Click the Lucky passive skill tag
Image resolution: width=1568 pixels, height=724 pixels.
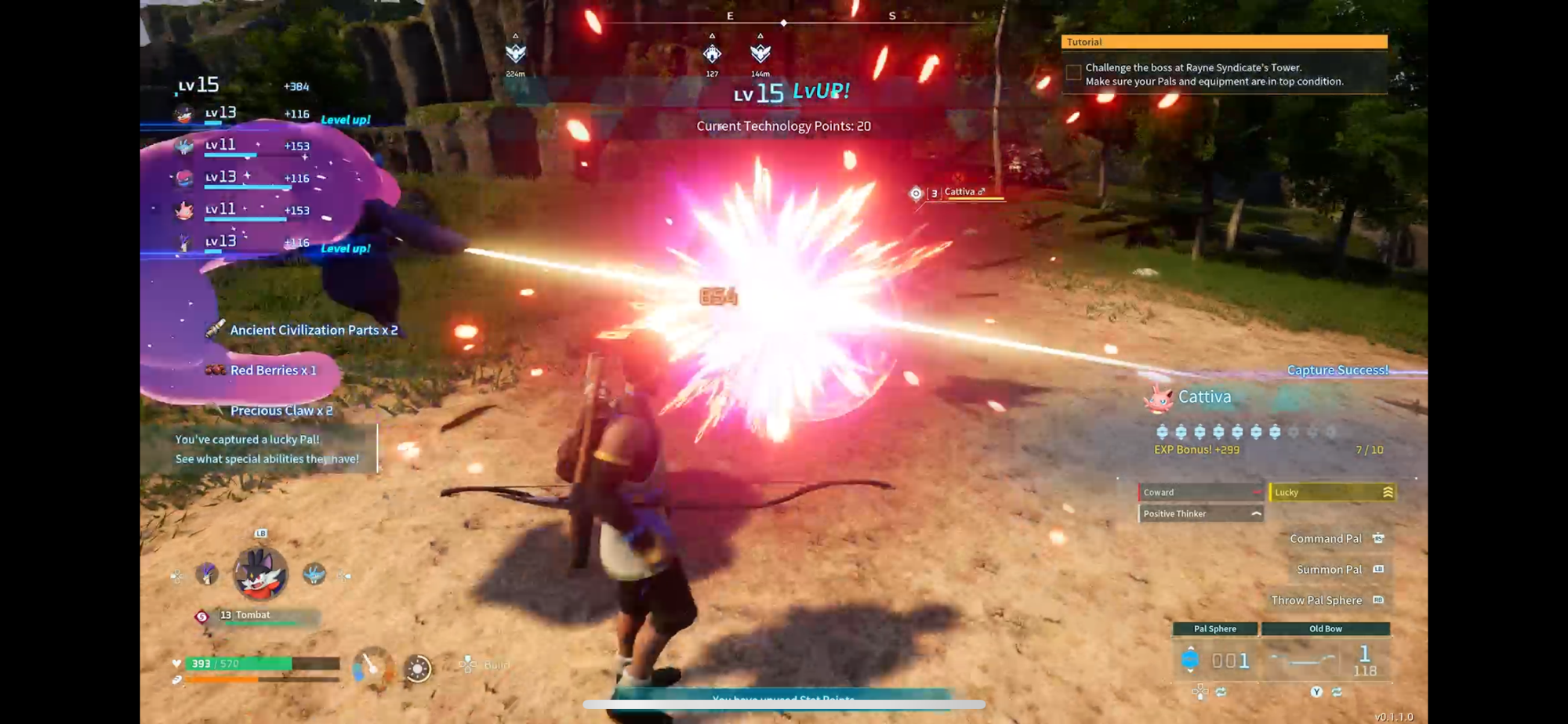click(x=1331, y=492)
